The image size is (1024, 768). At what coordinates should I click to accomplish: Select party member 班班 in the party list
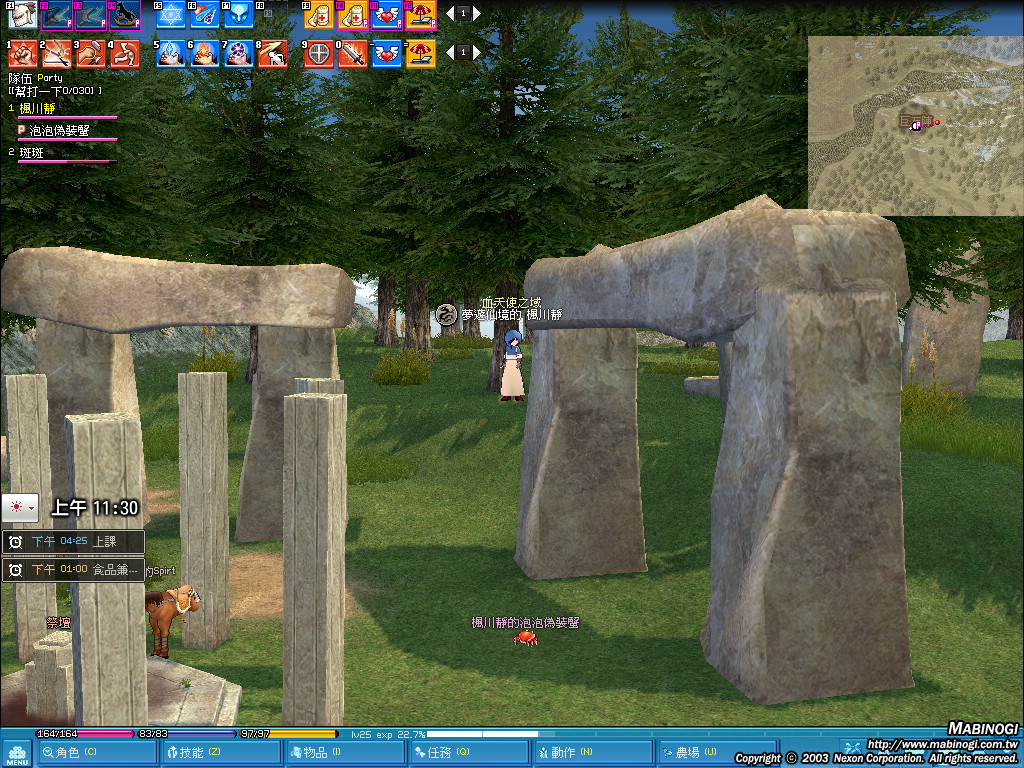pos(32,153)
